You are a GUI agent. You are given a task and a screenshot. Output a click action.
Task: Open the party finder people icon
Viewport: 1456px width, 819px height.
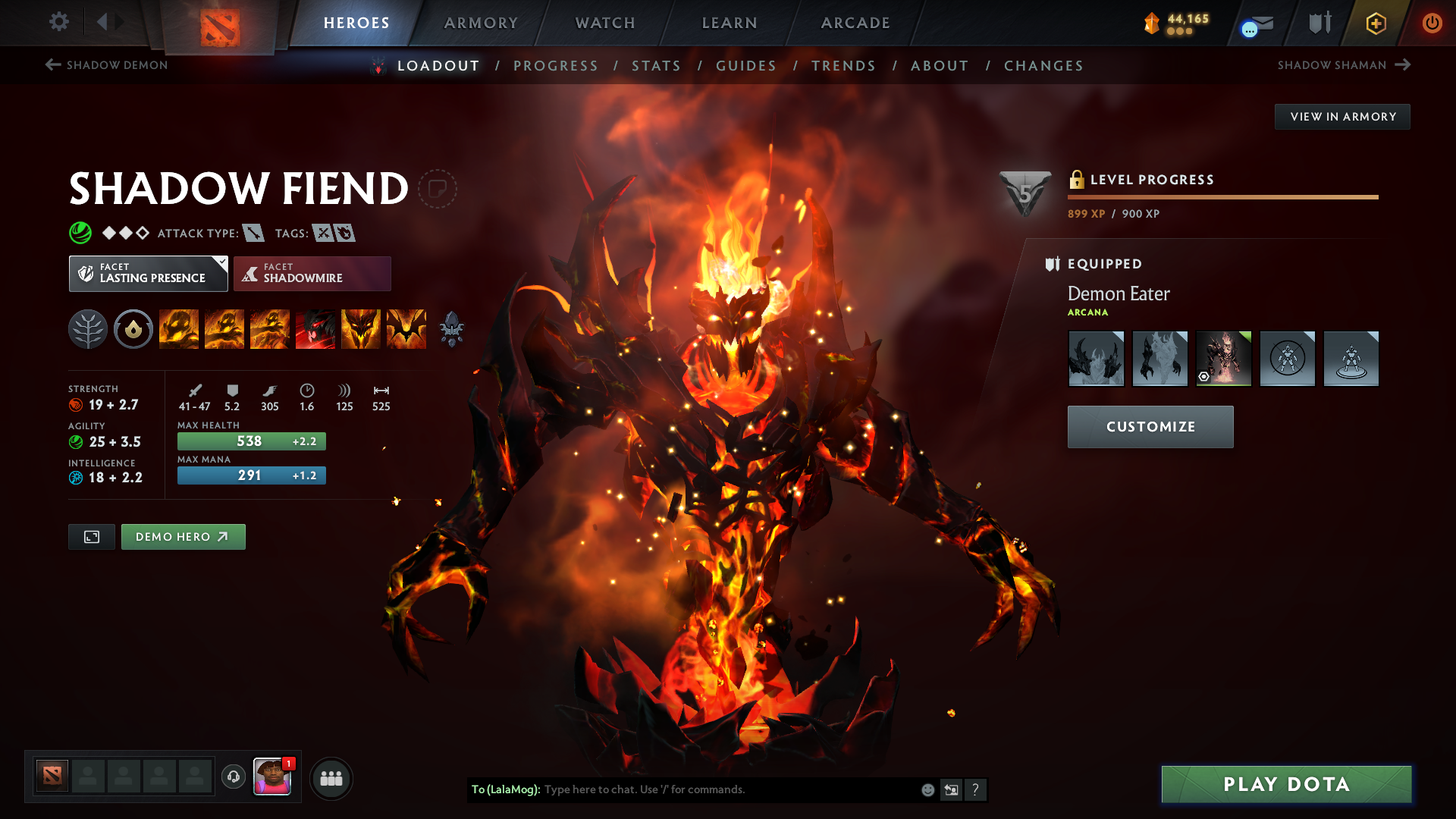pyautogui.click(x=331, y=777)
